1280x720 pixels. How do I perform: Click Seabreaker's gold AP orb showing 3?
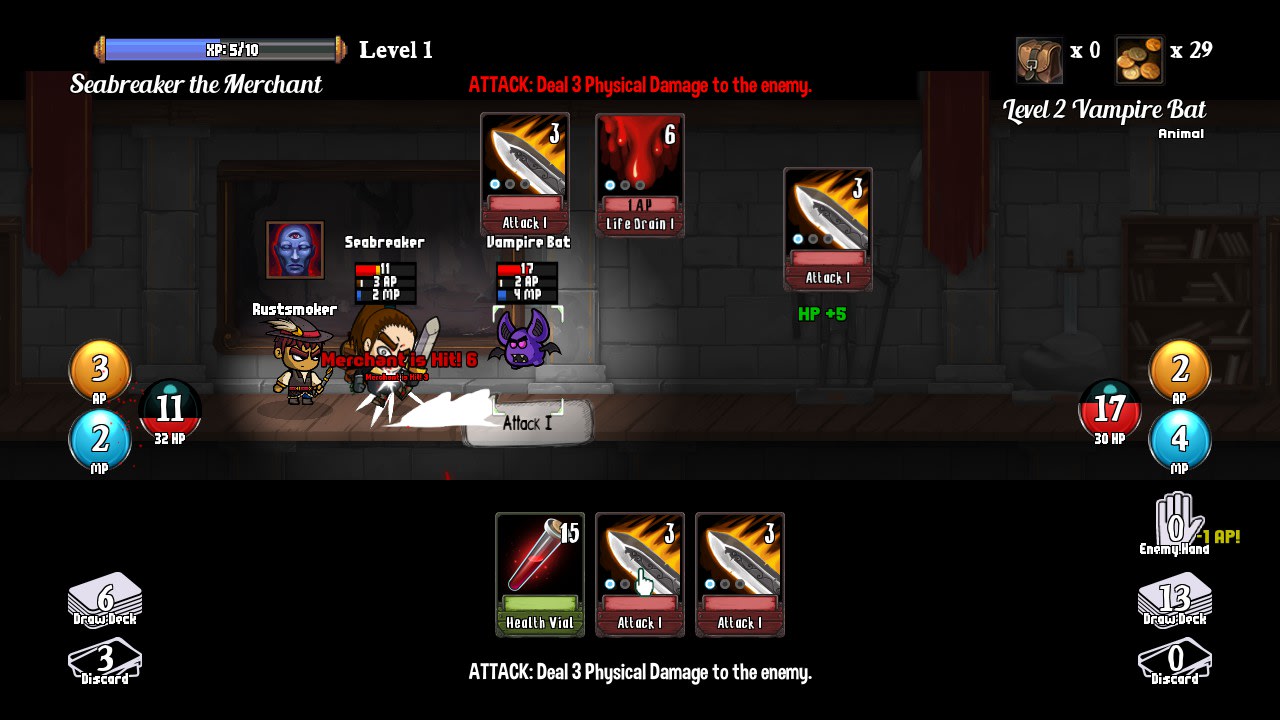pos(99,370)
